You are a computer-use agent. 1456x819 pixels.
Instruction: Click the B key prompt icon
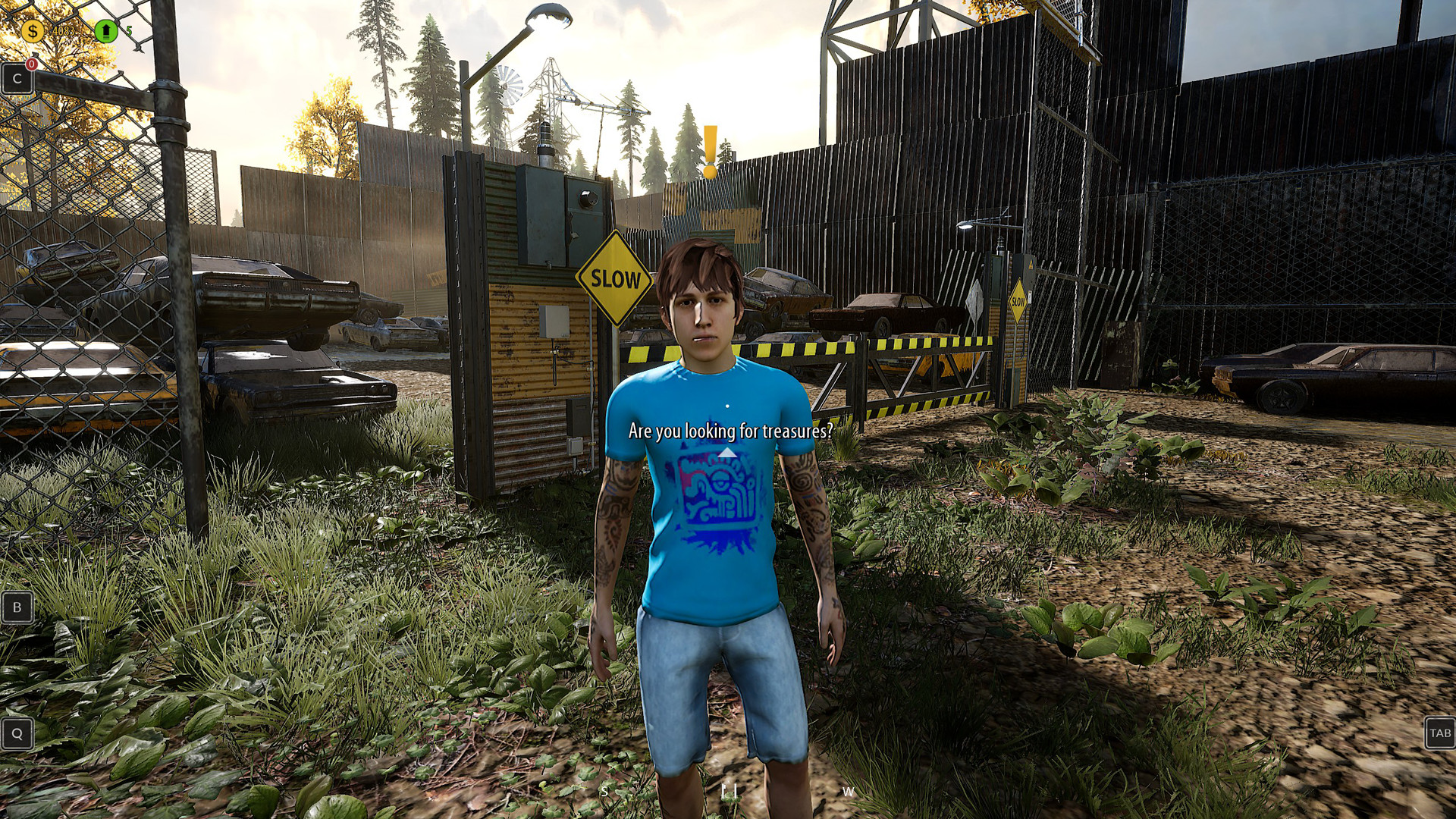[x=17, y=607]
